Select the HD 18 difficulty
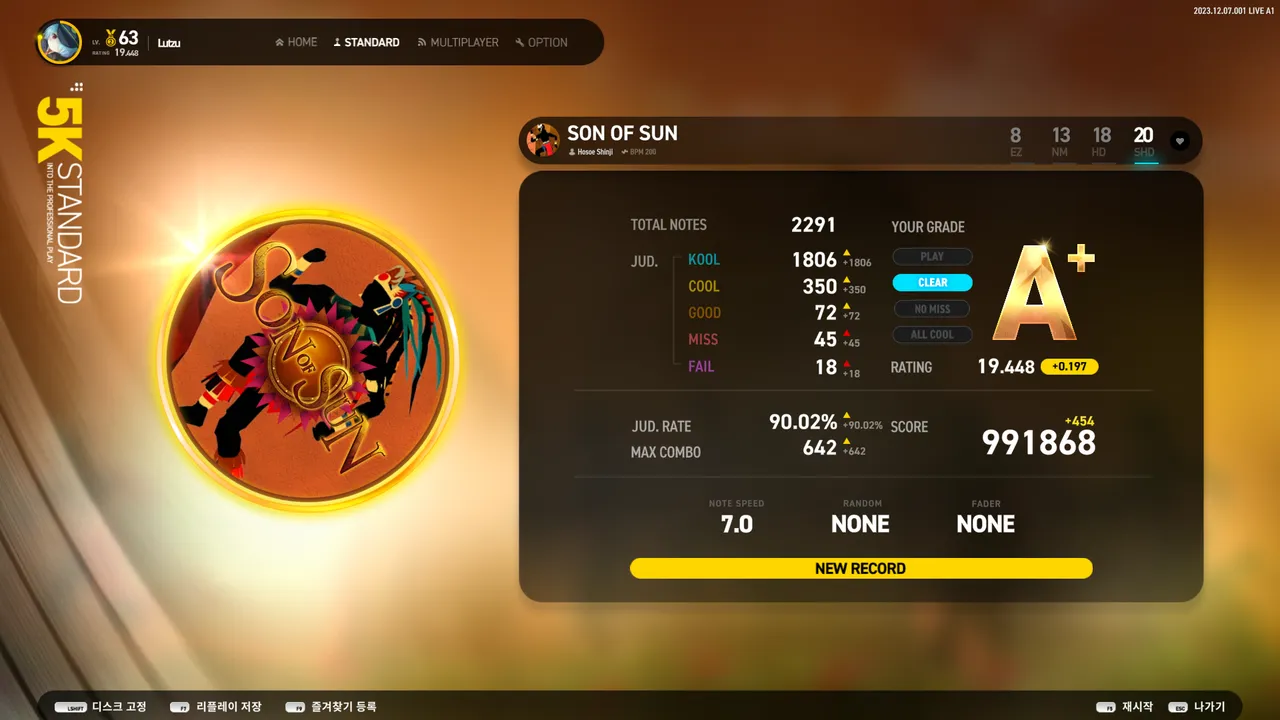Screen dimensions: 1280x720 (x=1101, y=141)
